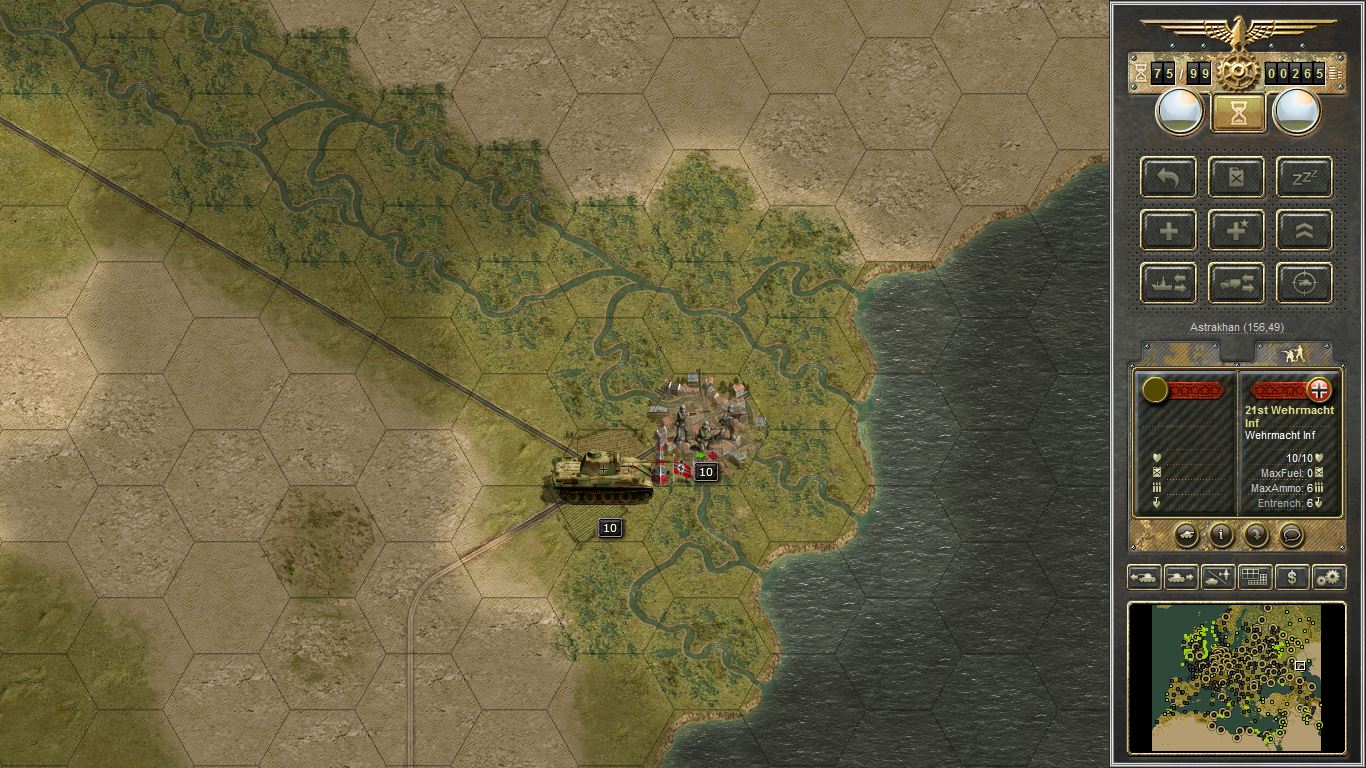
Task: Select the previous unit arrow button
Action: tap(1145, 577)
